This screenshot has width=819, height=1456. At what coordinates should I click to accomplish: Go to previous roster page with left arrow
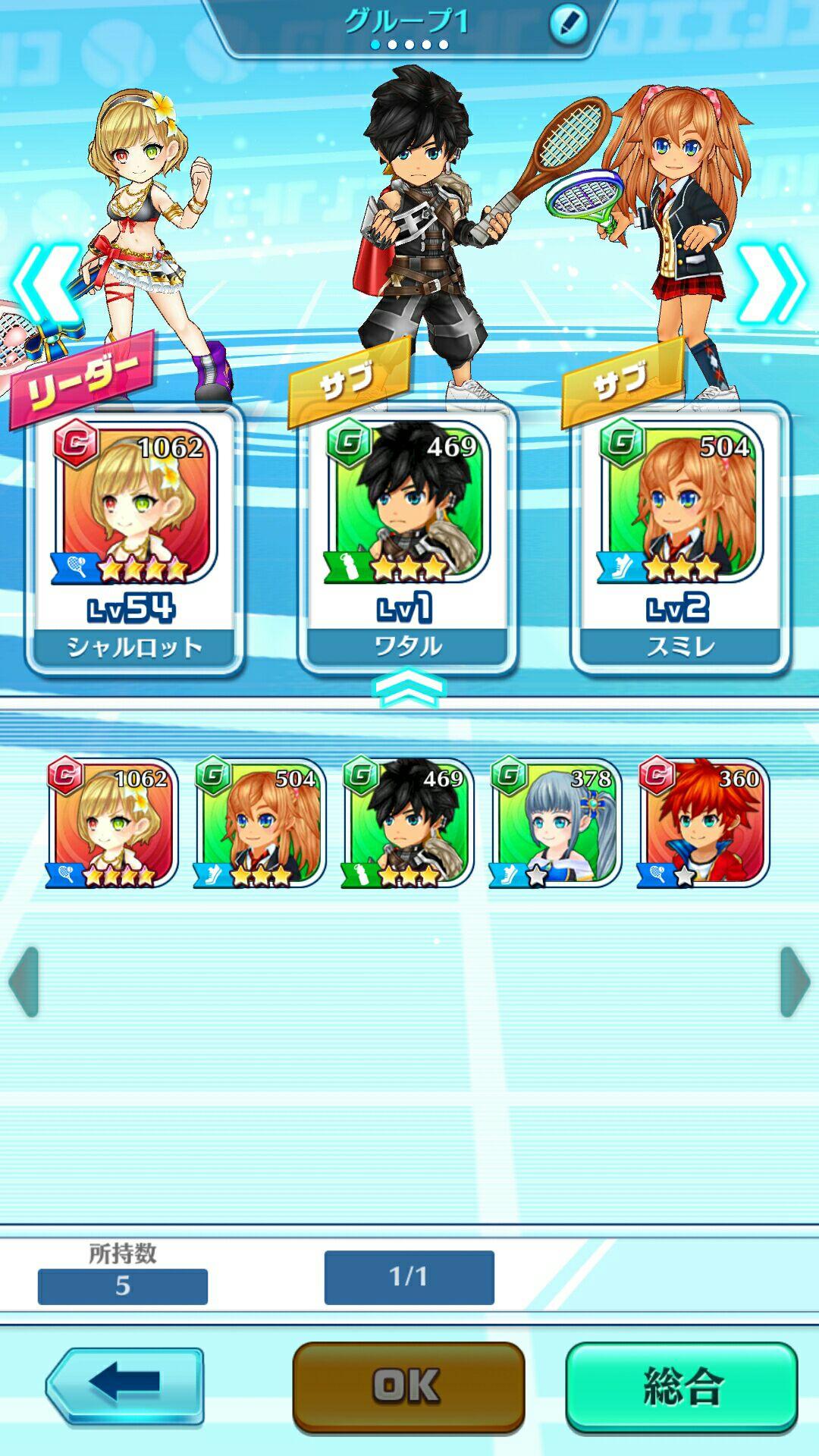click(x=24, y=981)
